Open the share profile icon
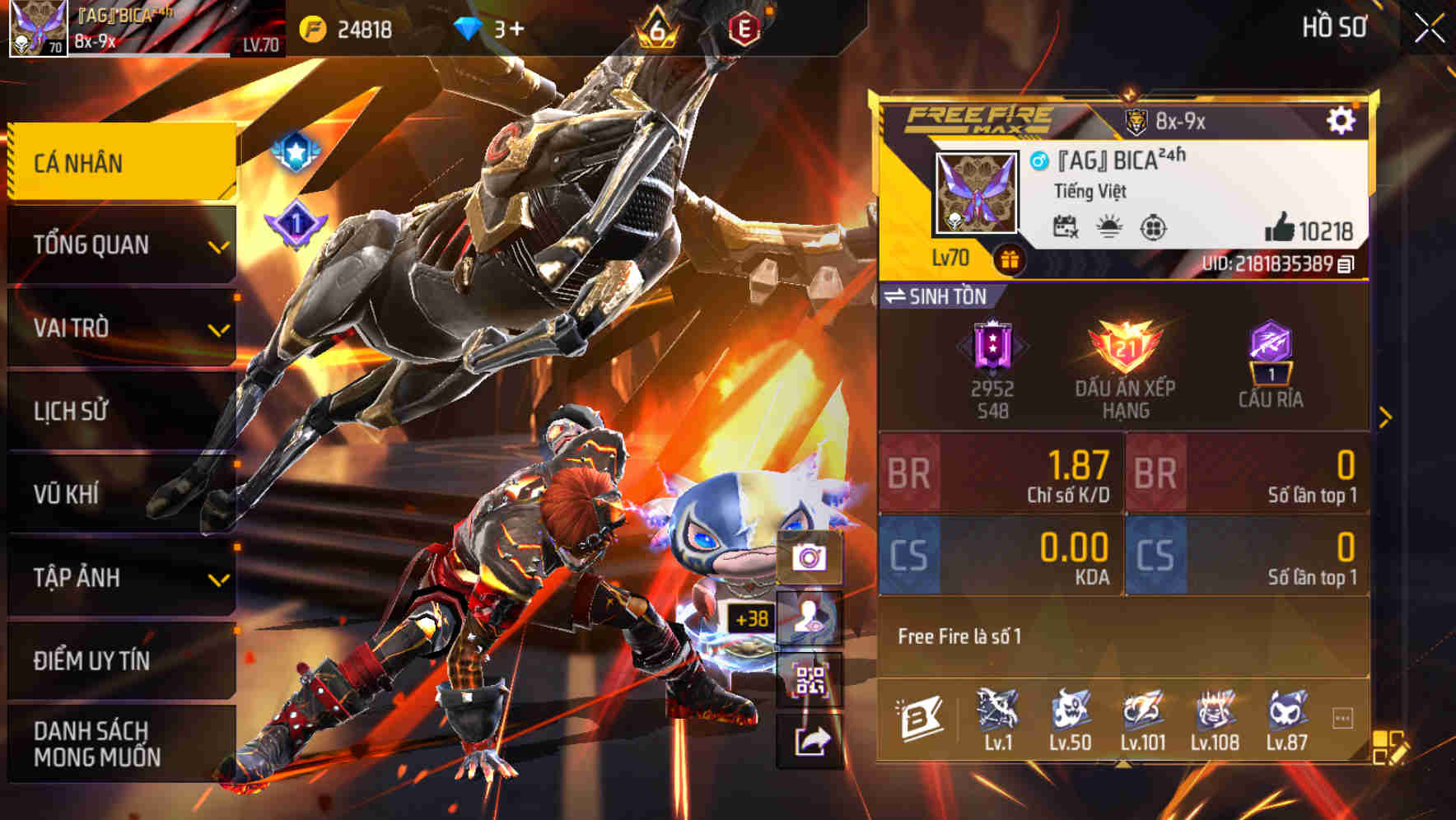The height and width of the screenshot is (820, 1456). (810, 740)
